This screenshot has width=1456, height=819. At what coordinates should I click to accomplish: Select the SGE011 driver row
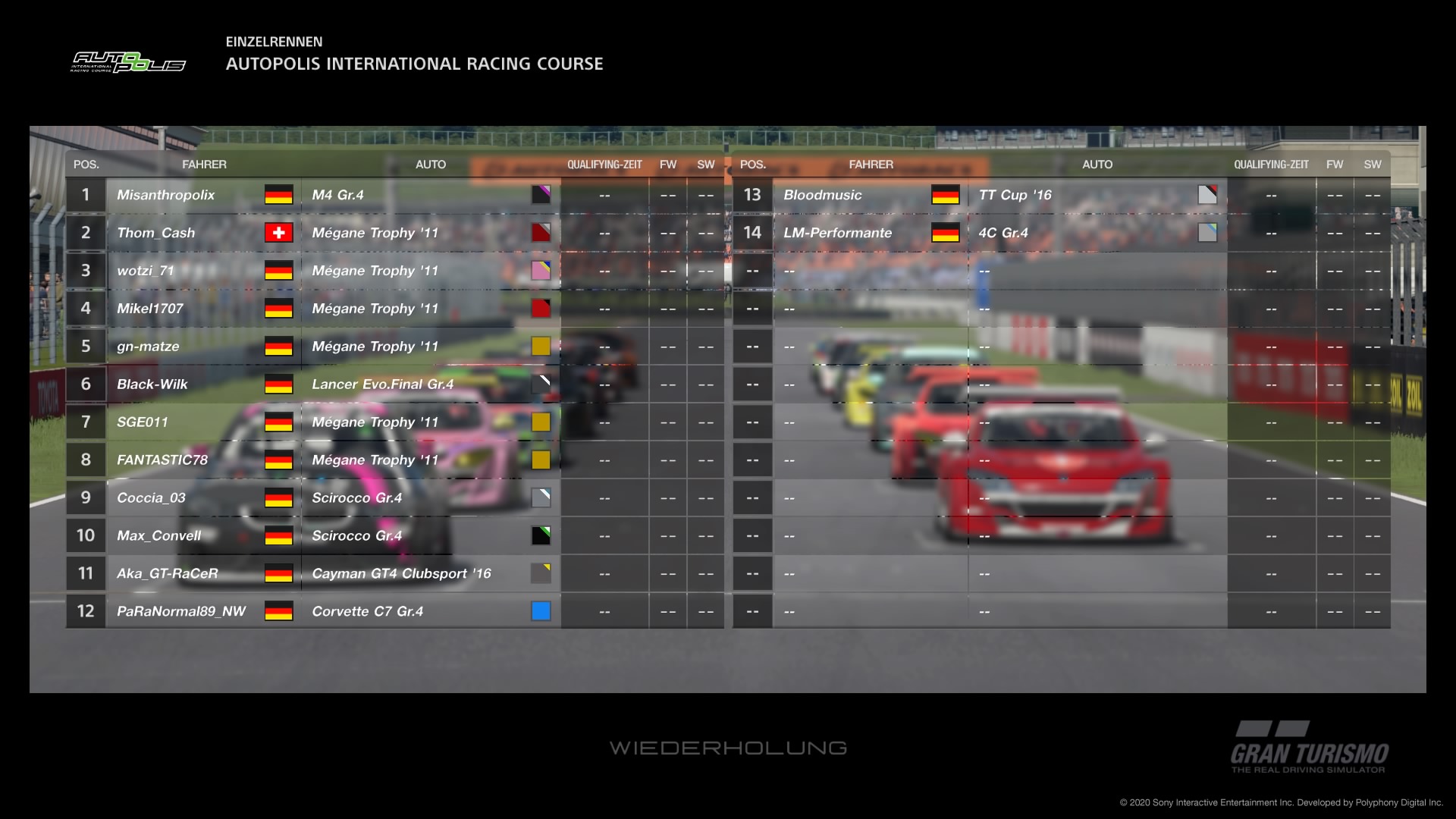[143, 422]
